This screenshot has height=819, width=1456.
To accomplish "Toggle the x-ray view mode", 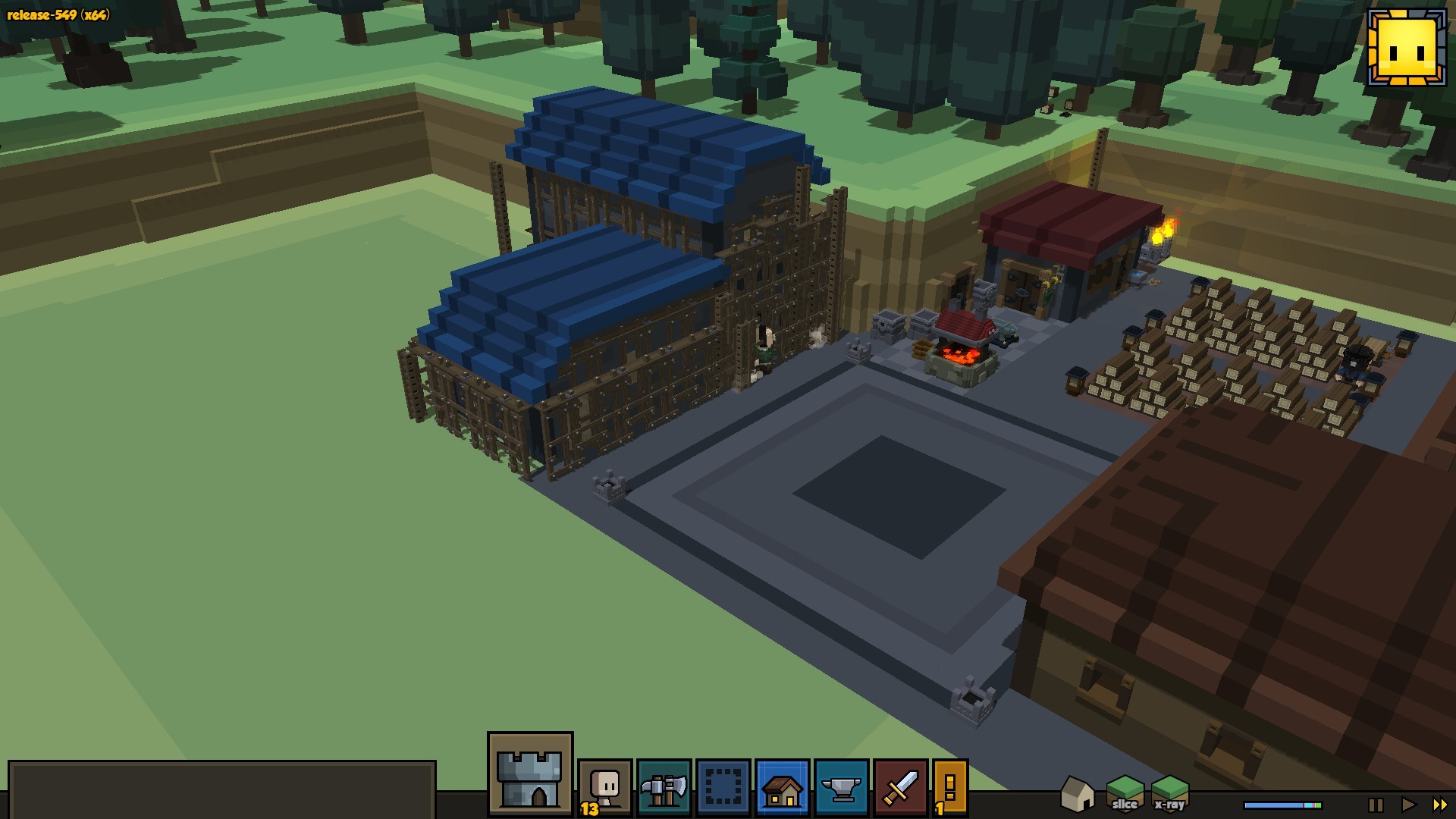I will pyautogui.click(x=1169, y=793).
